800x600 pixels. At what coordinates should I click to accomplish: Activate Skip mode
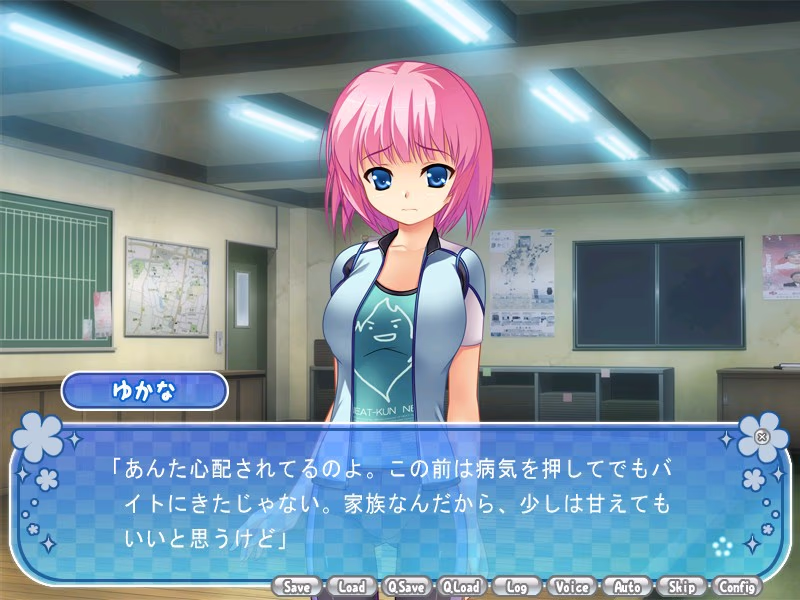click(682, 587)
